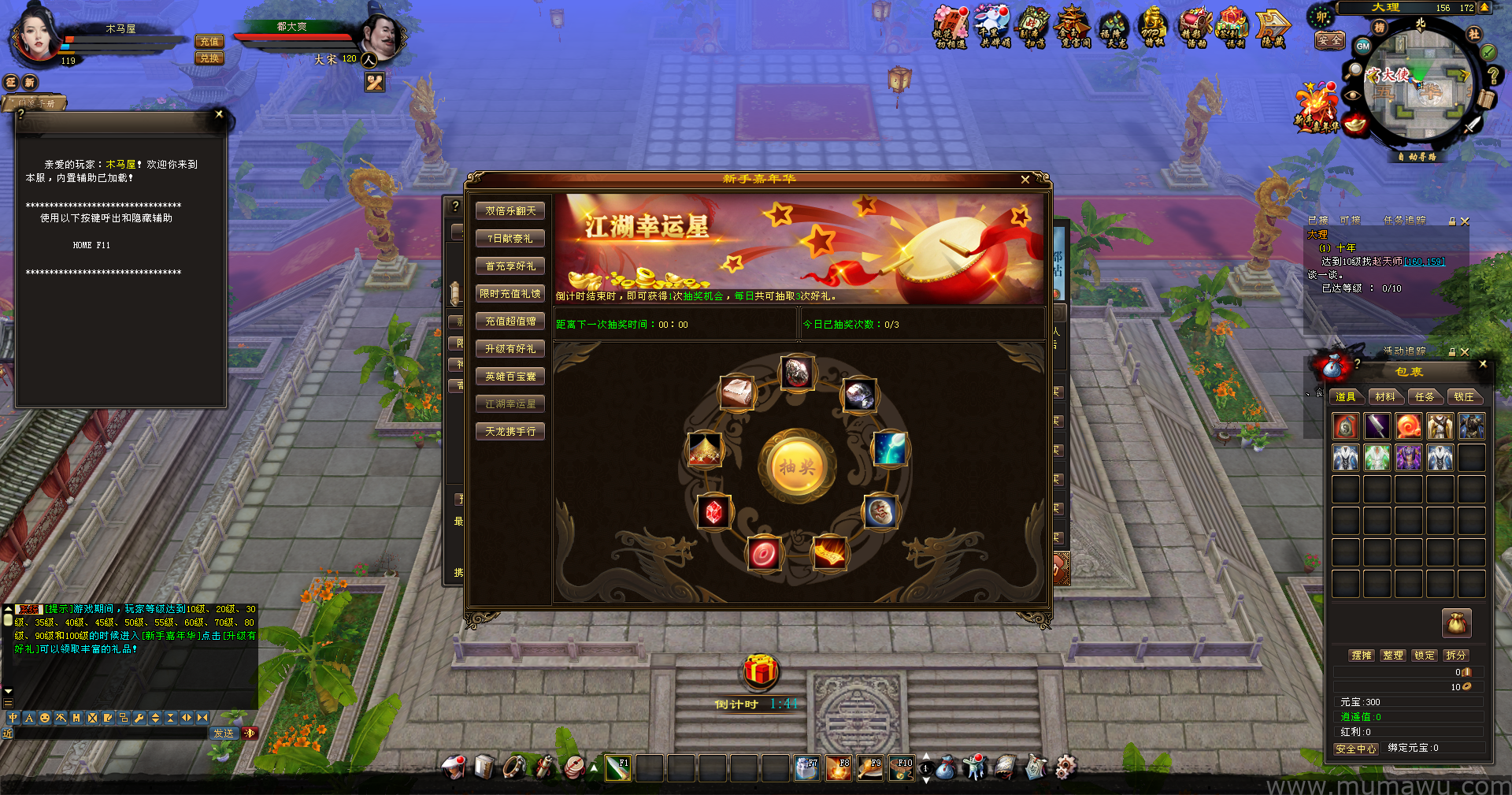Screen dimensions: 1512x795
Task: Switch to the 钱庄 bank tab
Action: tap(1463, 397)
